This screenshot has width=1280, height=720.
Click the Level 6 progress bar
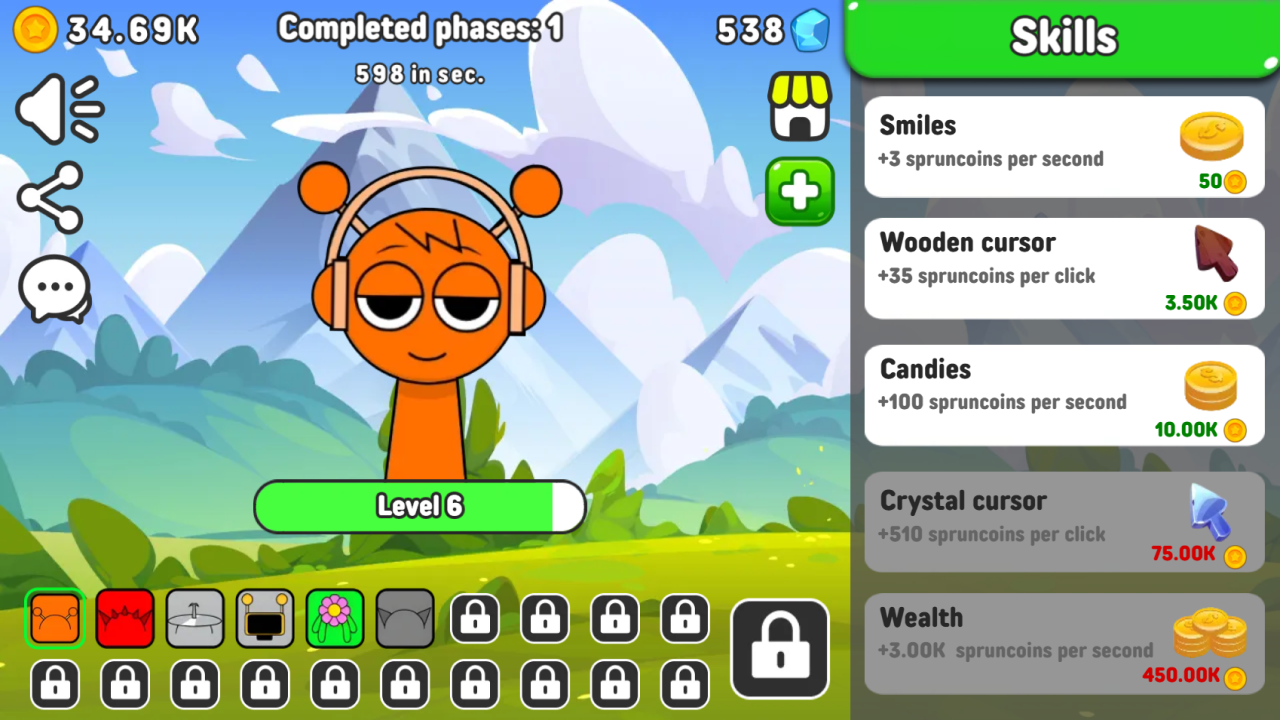pos(419,506)
